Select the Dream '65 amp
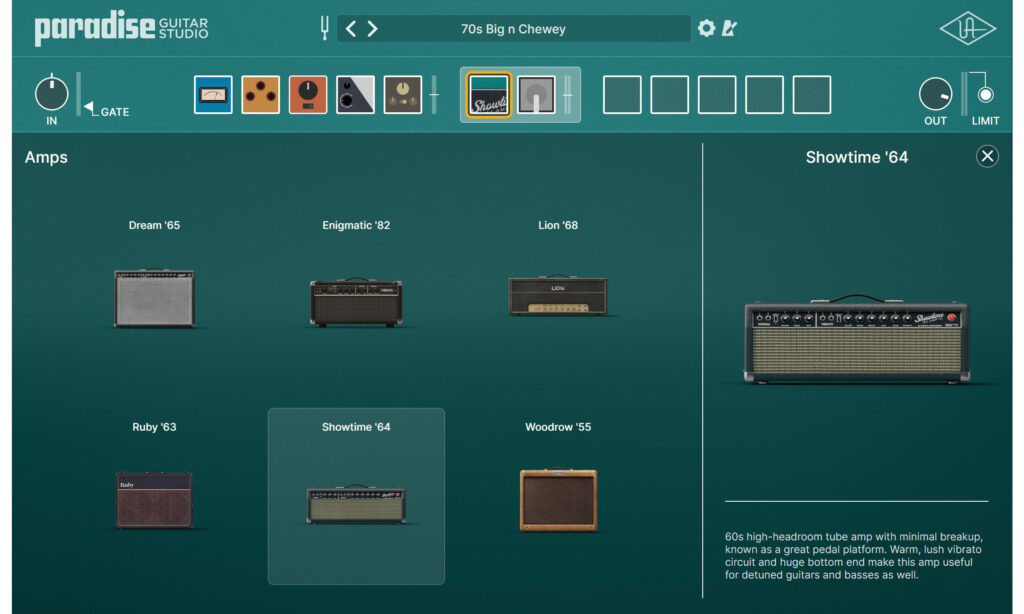The width and height of the screenshot is (1024, 614). pos(154,297)
